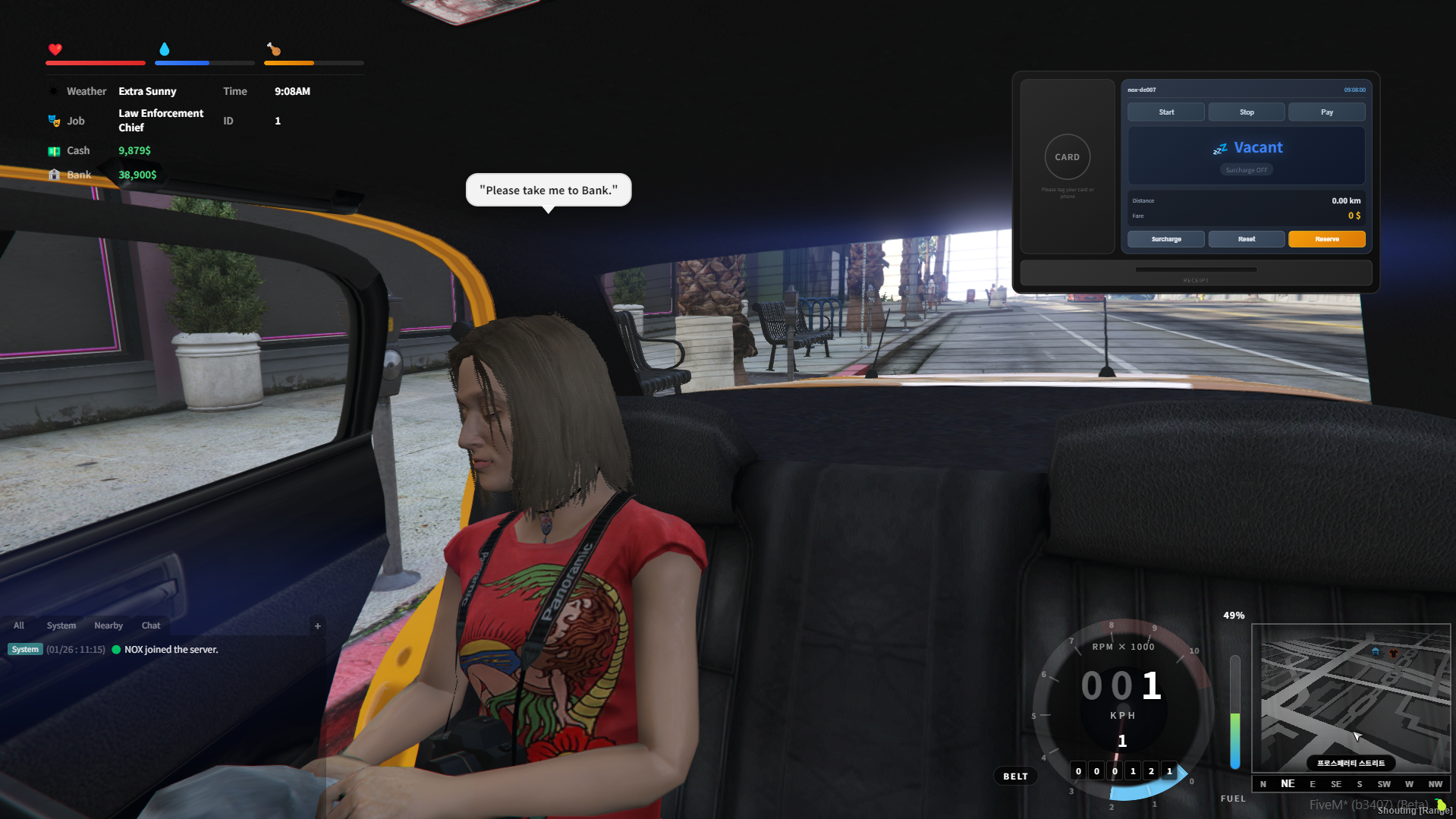Click the drumstick hunger icon
This screenshot has height=819, width=1456.
click(x=272, y=50)
